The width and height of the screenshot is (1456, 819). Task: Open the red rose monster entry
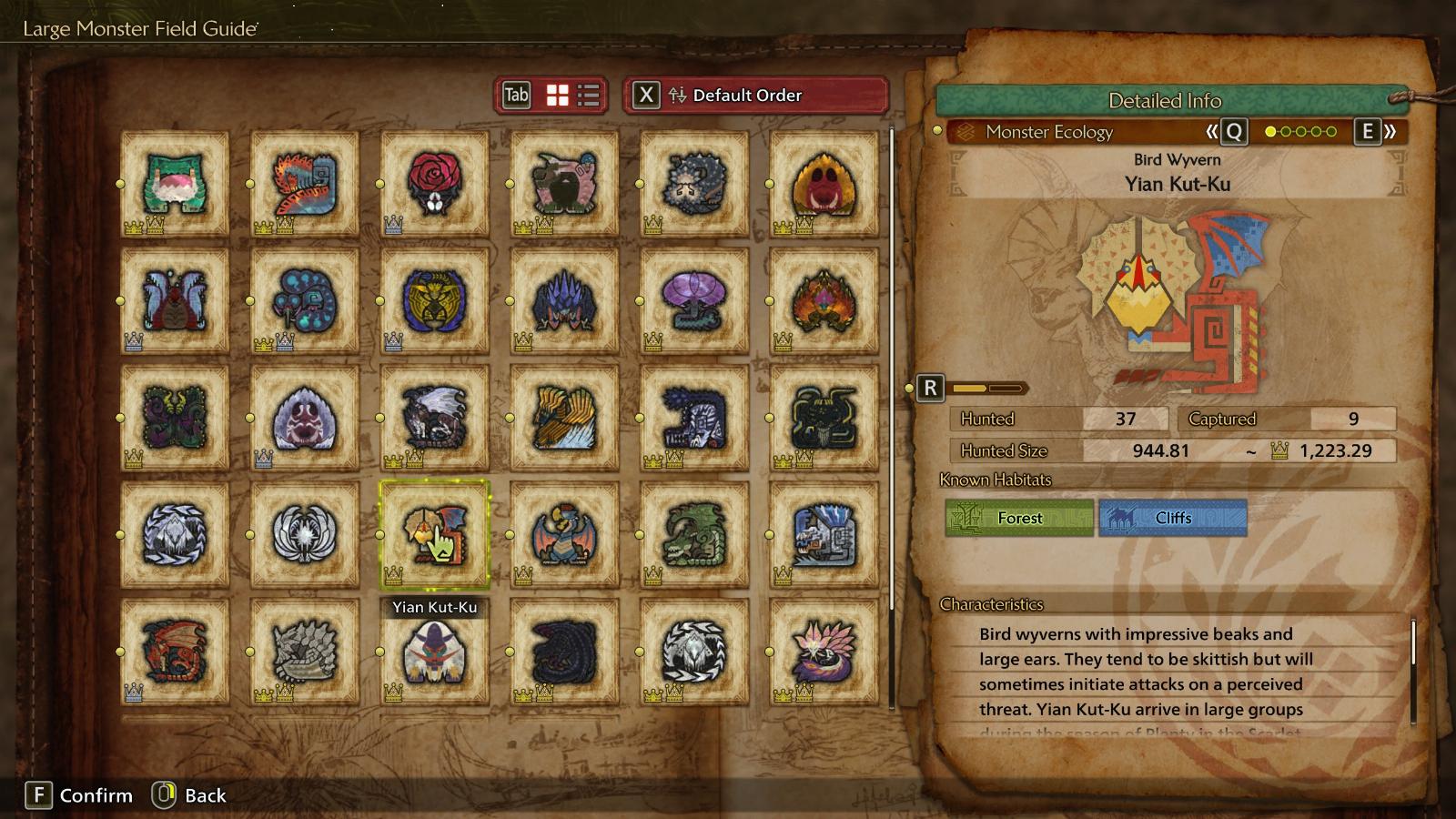435,184
